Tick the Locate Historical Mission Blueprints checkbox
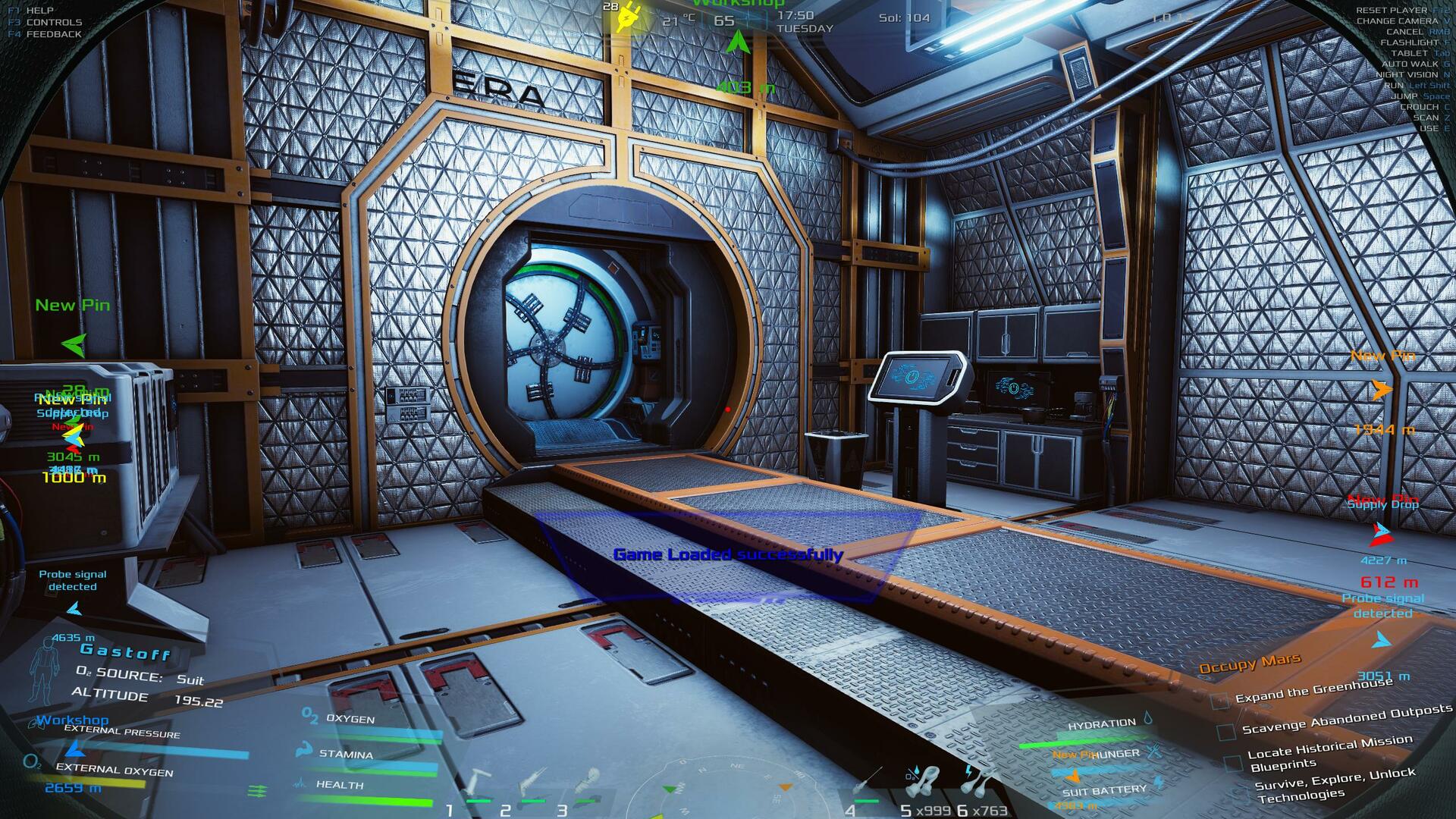 coord(1232,762)
